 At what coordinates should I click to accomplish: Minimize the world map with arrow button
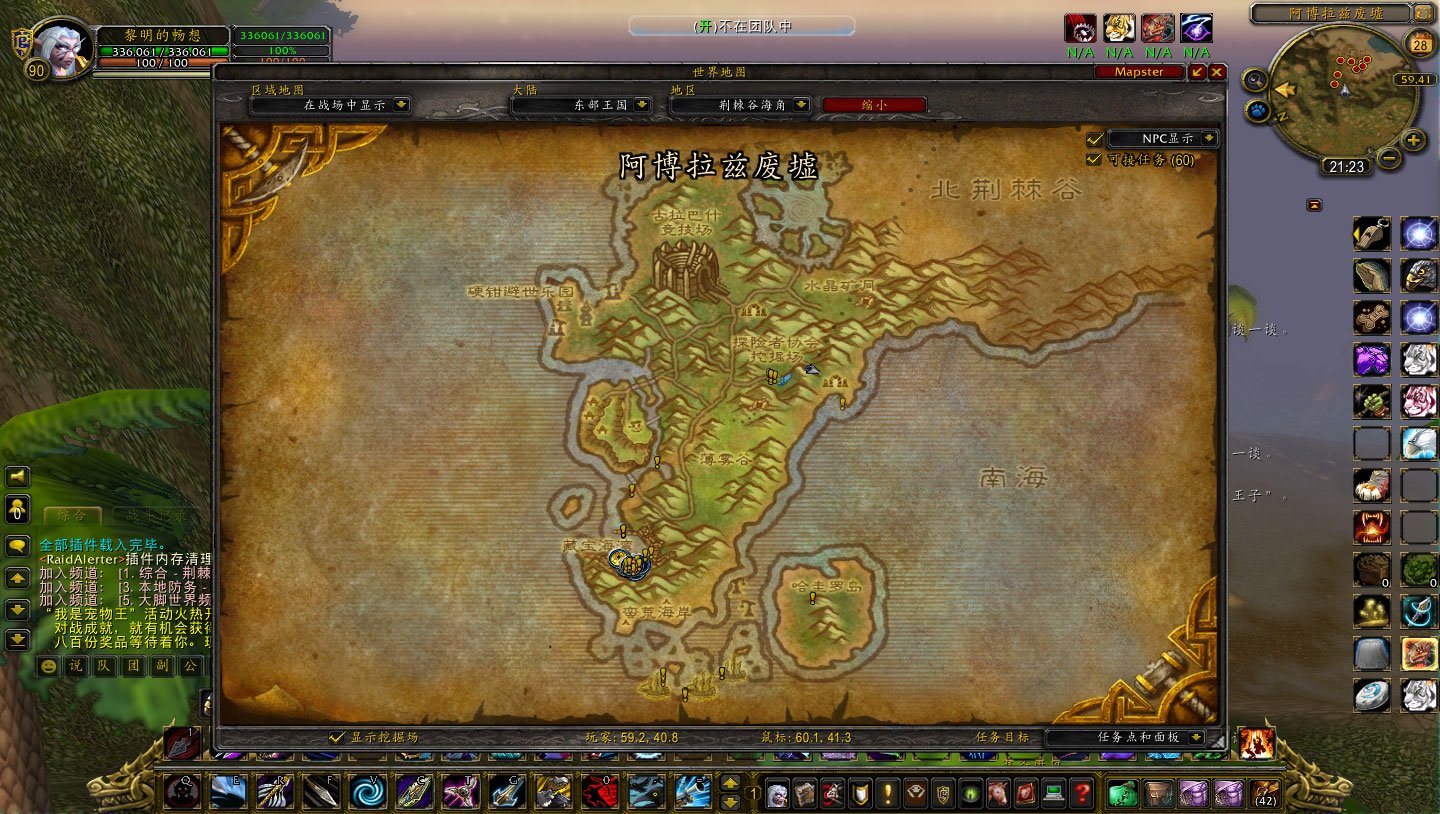[x=1198, y=72]
